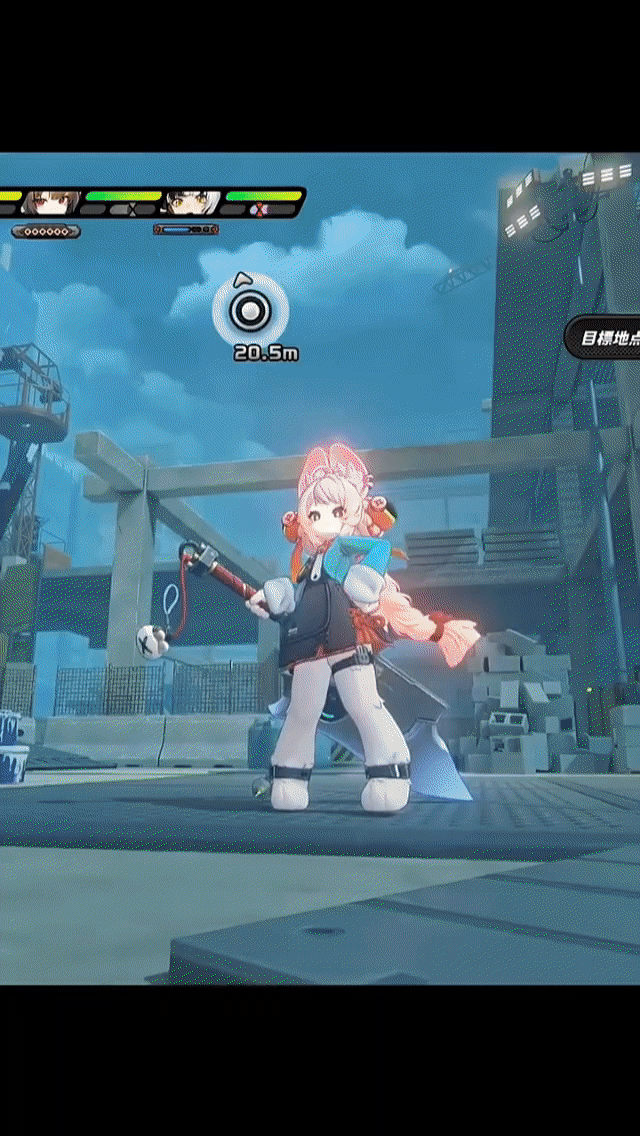
Task: Switch to the dark-haired yellow-eyed character portrait
Action: (192, 203)
